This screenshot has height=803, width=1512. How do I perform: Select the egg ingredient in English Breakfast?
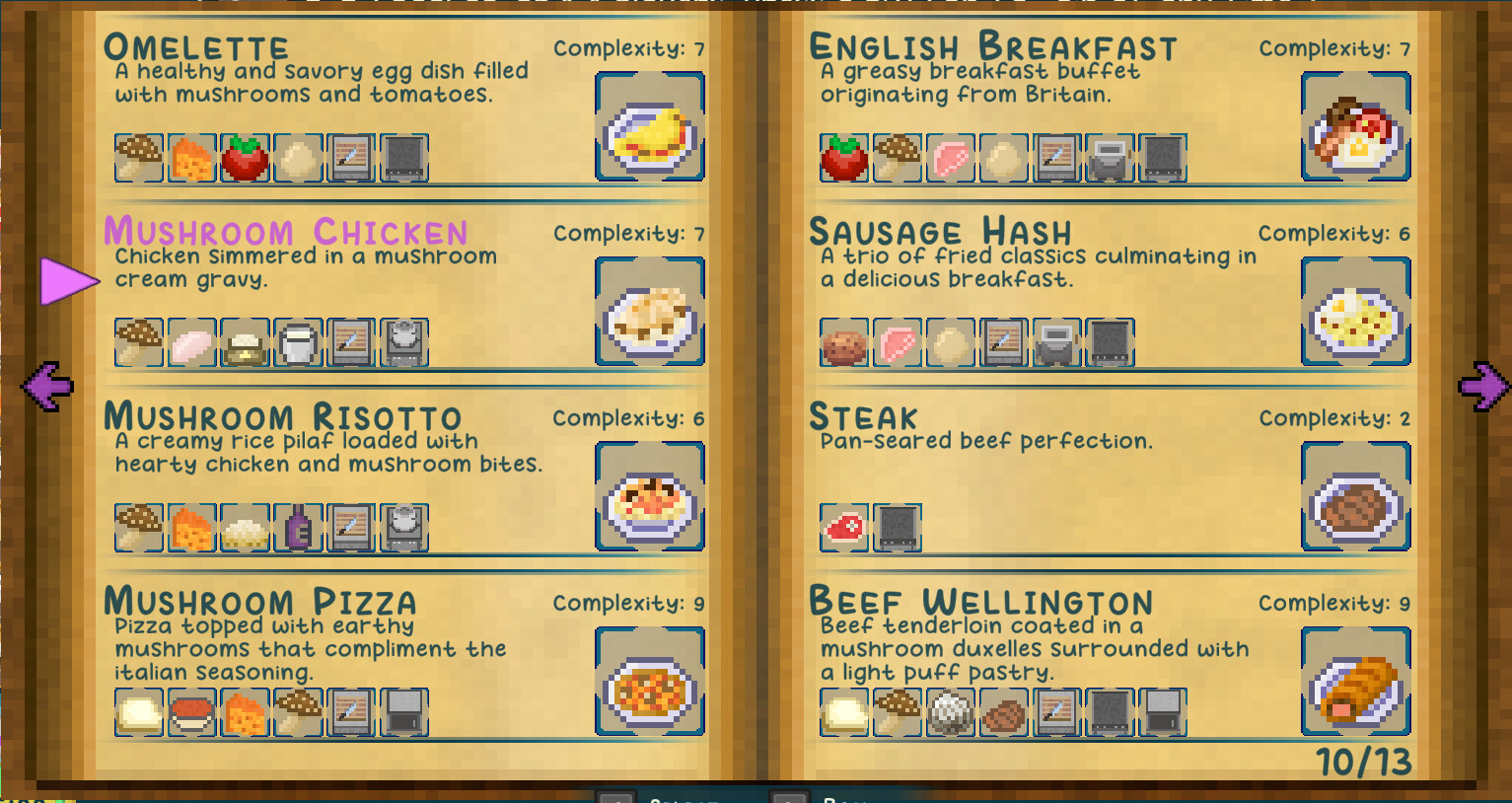pos(1003,158)
